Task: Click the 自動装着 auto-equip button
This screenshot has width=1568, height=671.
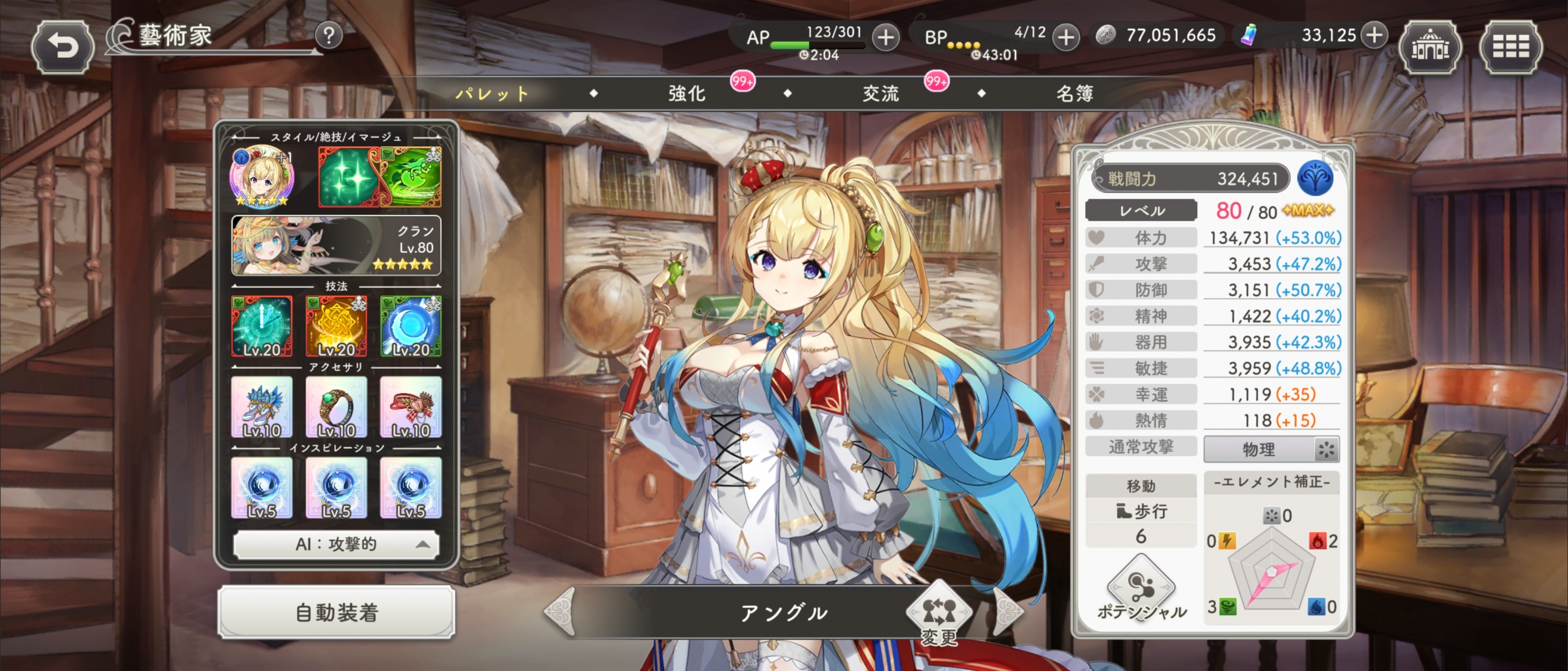Action: pos(336,613)
